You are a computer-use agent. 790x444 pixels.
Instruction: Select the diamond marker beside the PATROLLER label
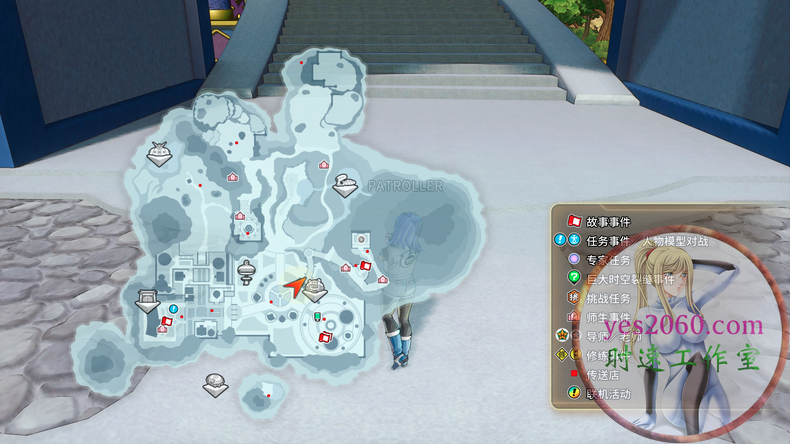(x=346, y=185)
